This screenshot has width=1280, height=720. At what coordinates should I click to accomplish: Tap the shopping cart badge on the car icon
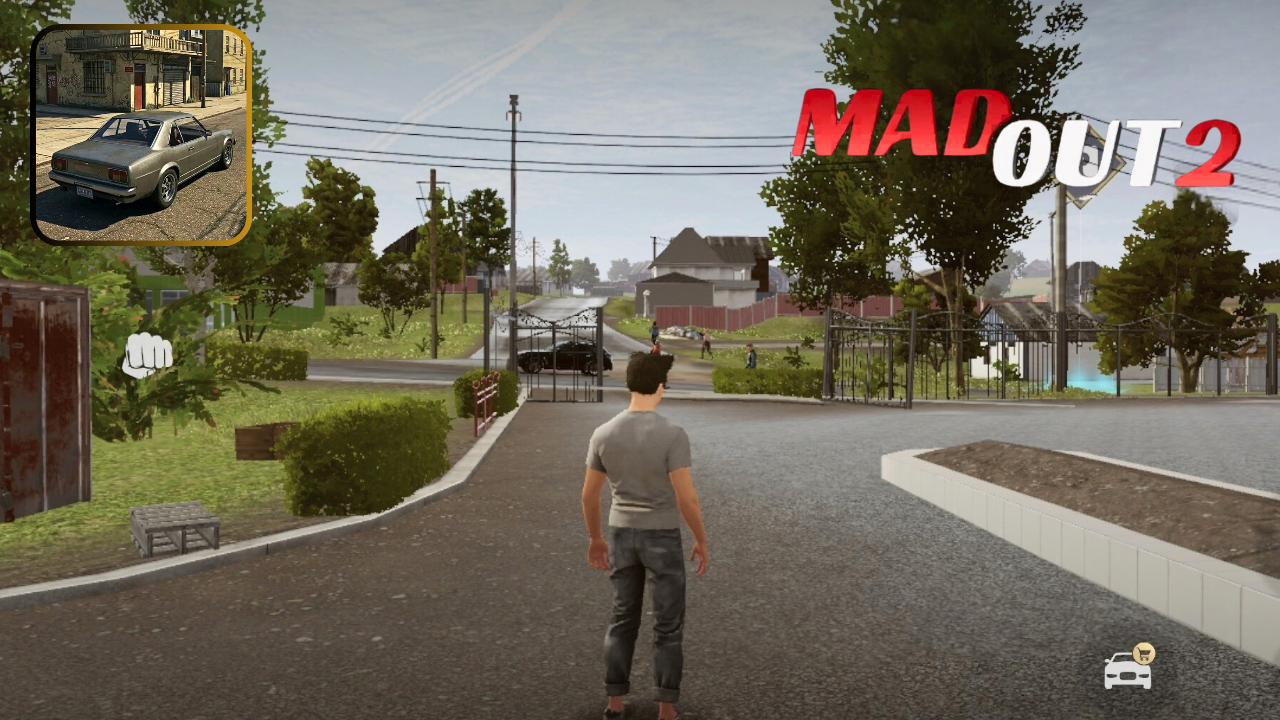[x=1144, y=653]
